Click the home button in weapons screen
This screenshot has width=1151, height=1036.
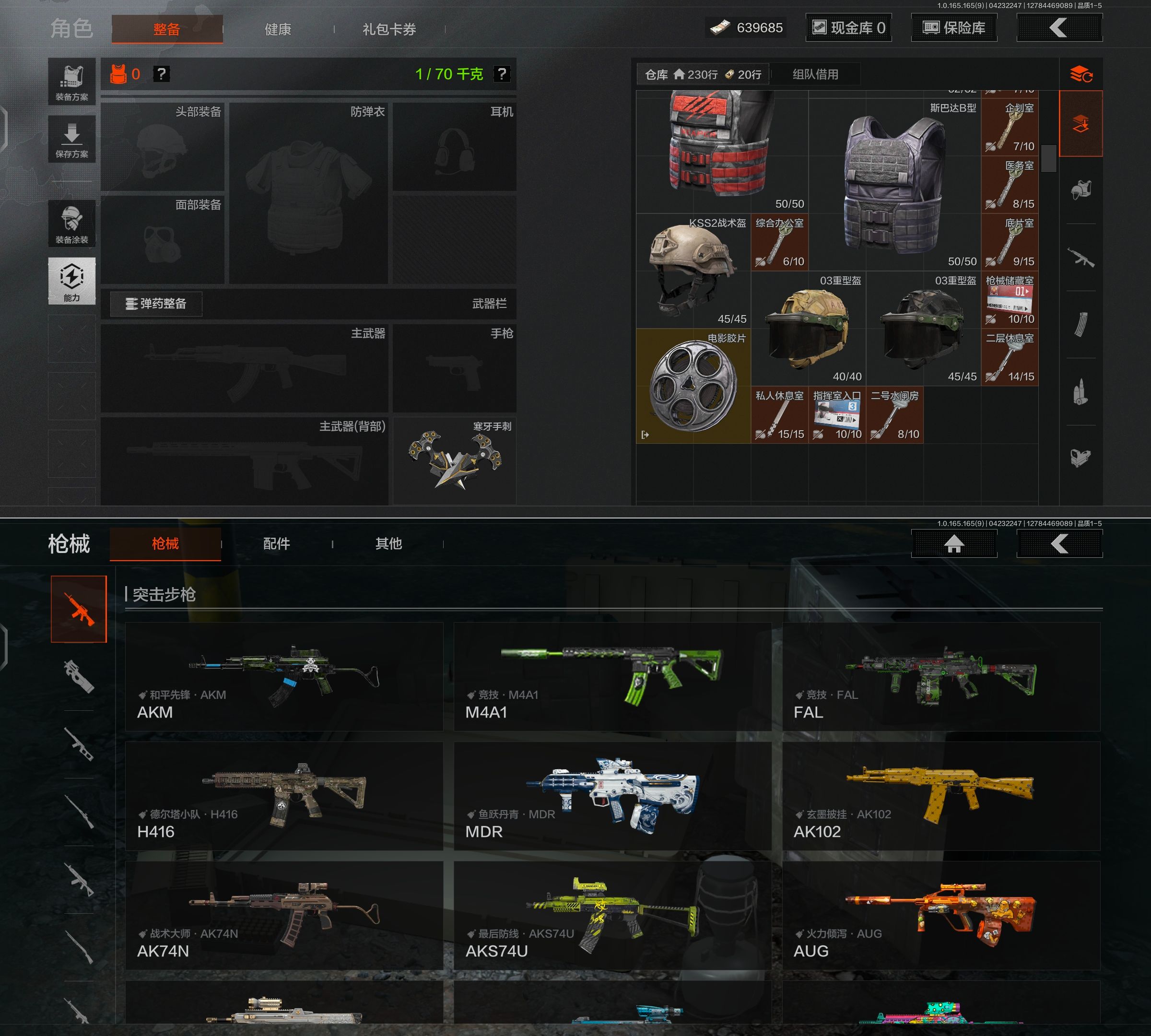coord(954,543)
